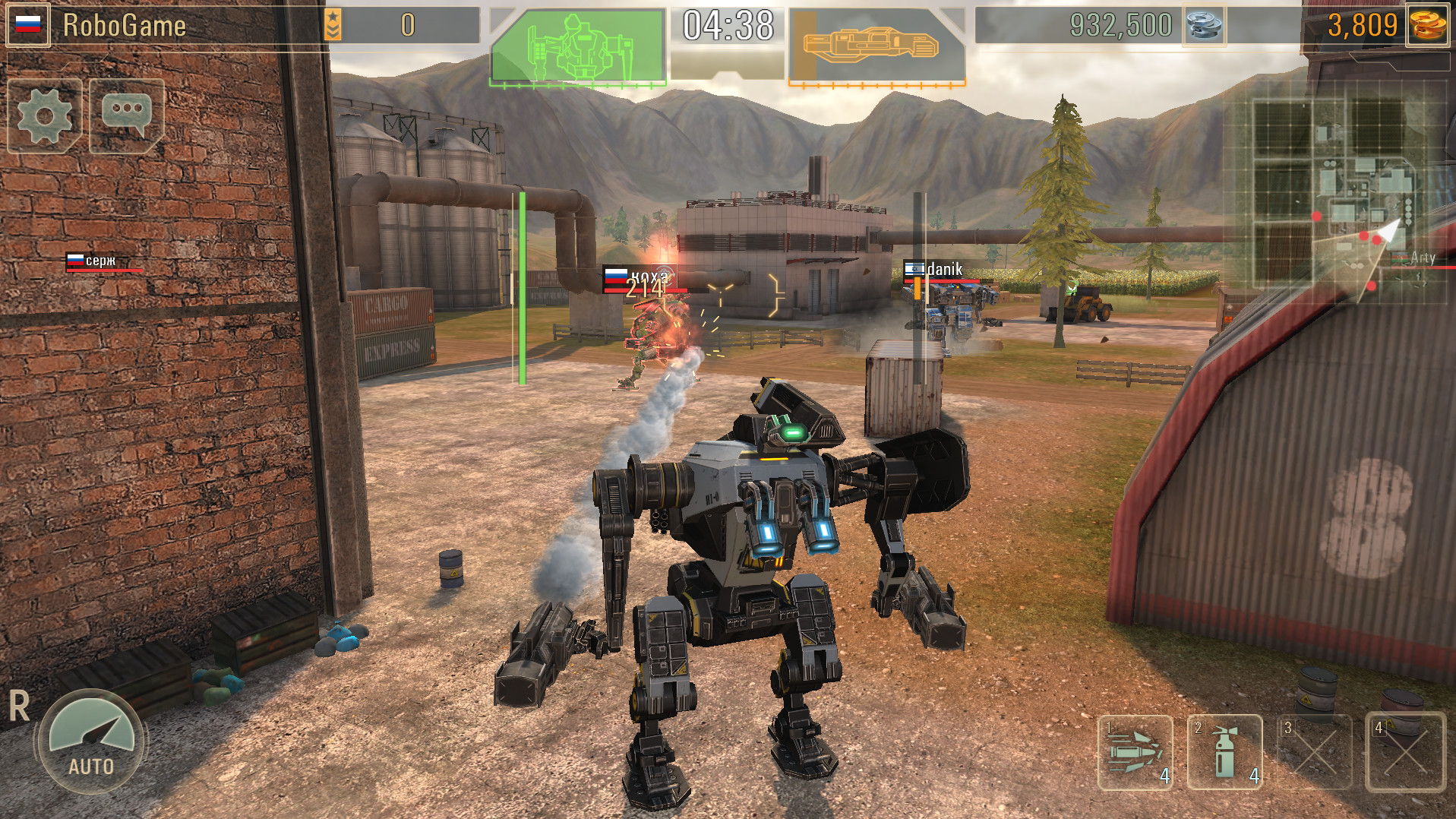Open the settings gear icon
Viewport: 1456px width, 819px height.
[x=43, y=115]
